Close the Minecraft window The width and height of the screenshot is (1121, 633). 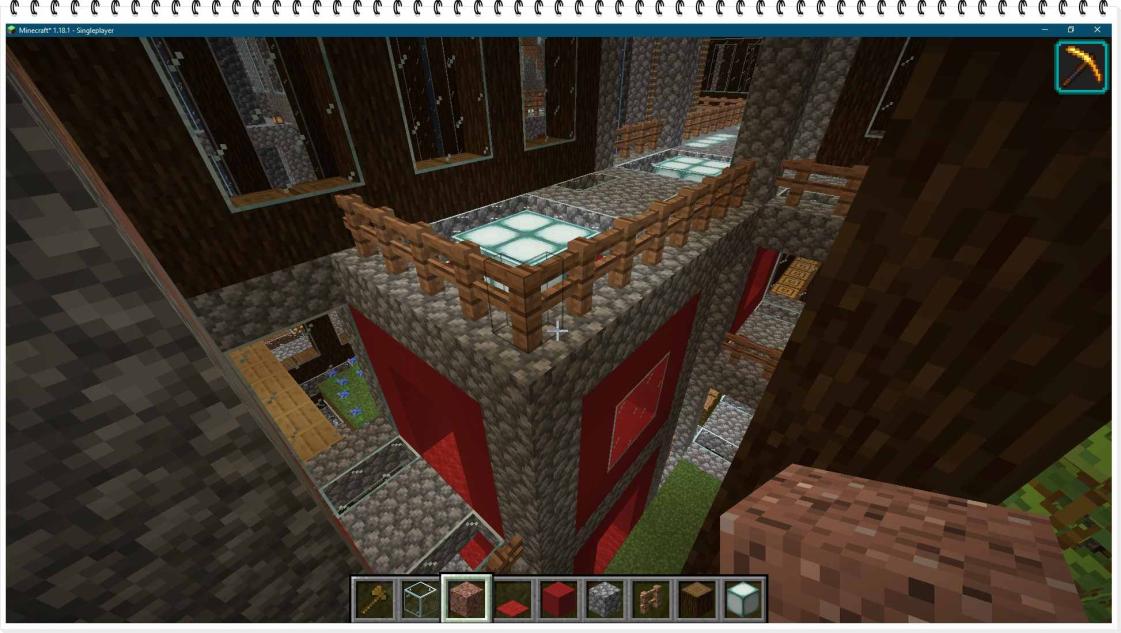[x=1098, y=30]
